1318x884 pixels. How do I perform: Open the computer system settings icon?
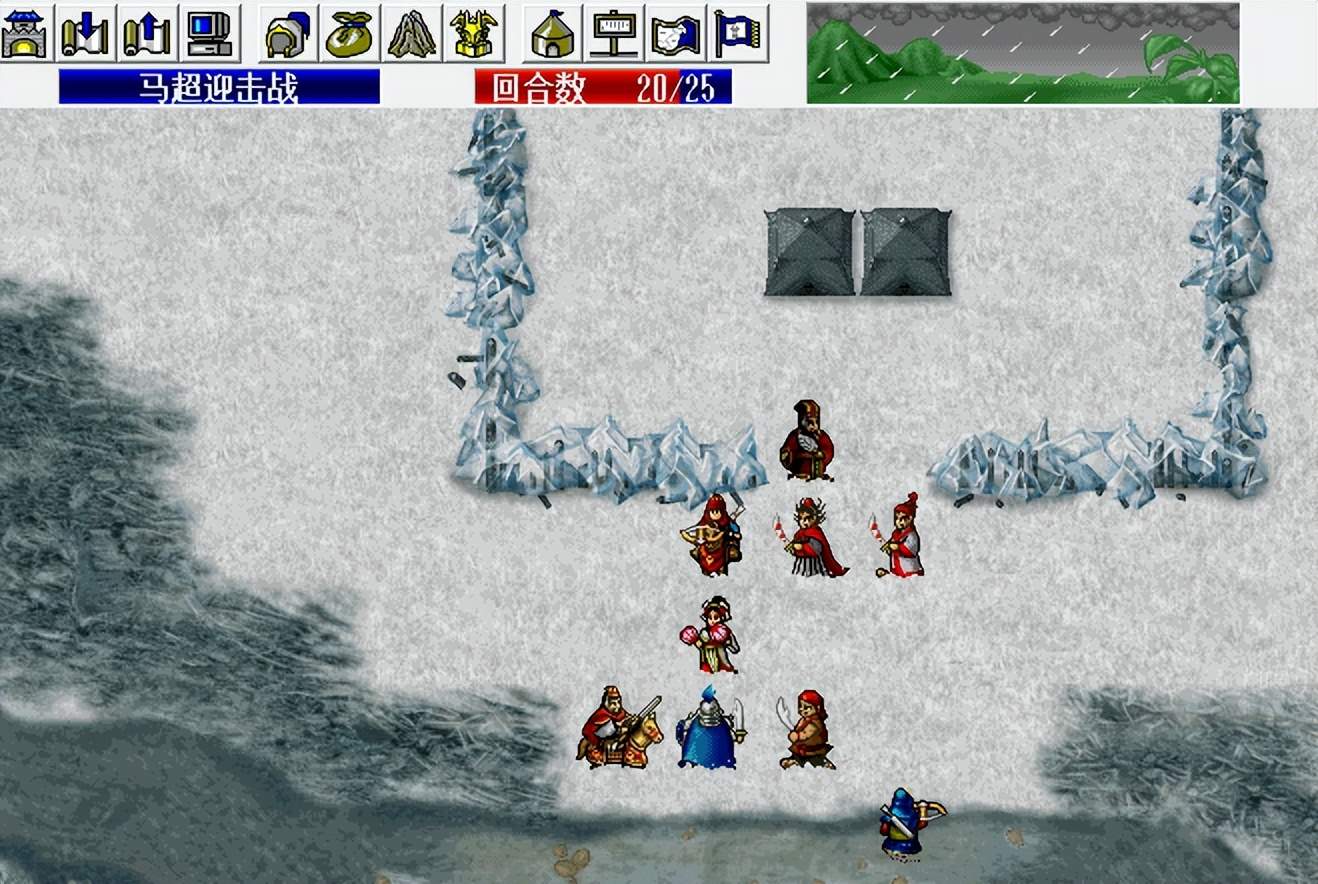click(210, 33)
